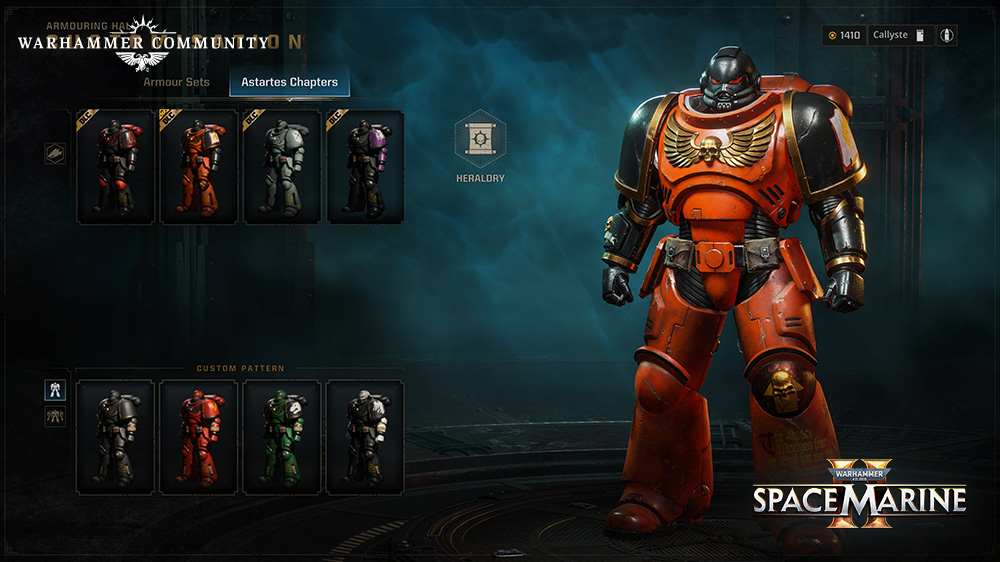Choose the black and purple DLC chapter armour
The height and width of the screenshot is (562, 1000).
(365, 168)
